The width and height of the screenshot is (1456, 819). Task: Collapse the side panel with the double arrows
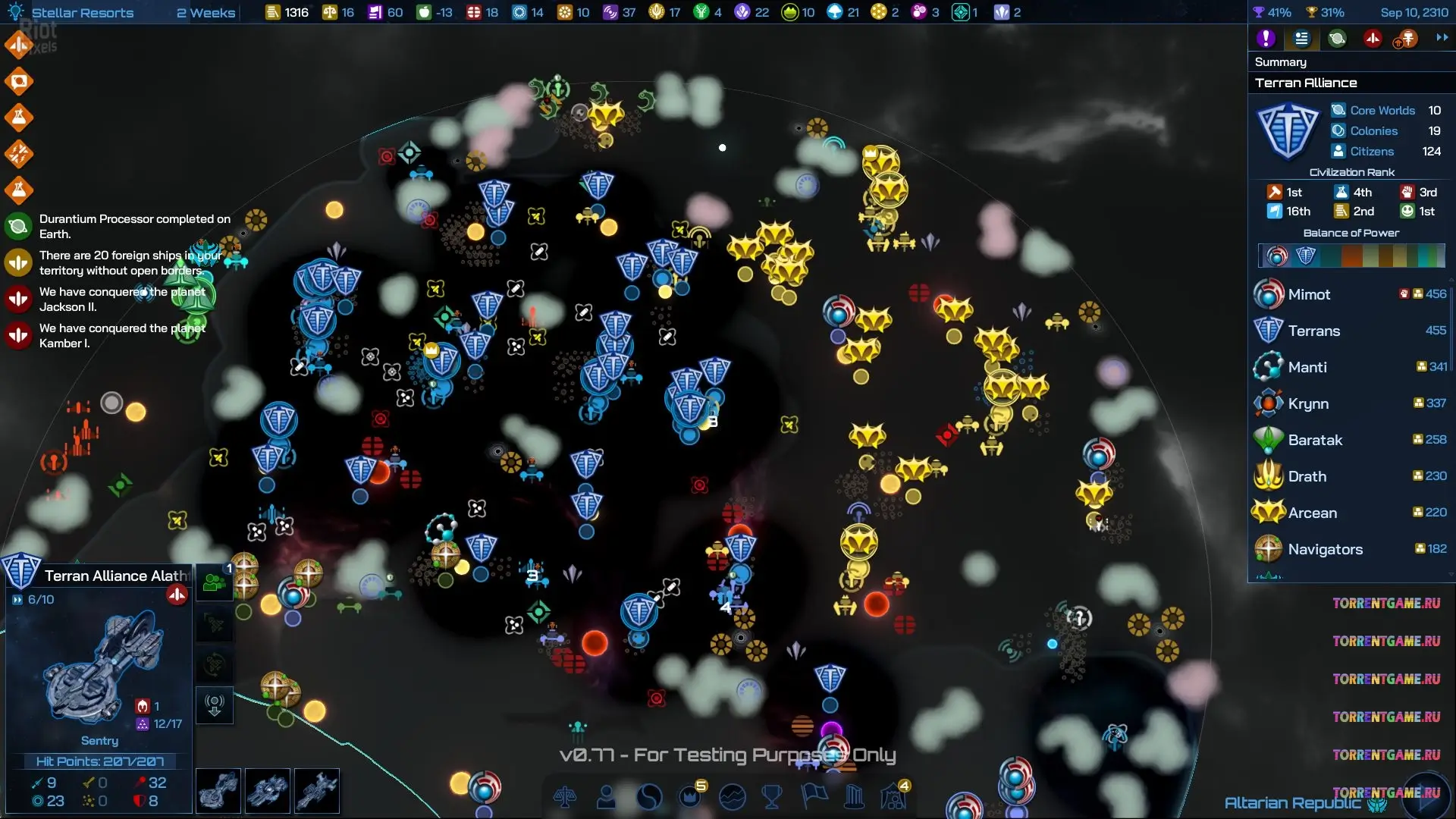pos(1442,37)
